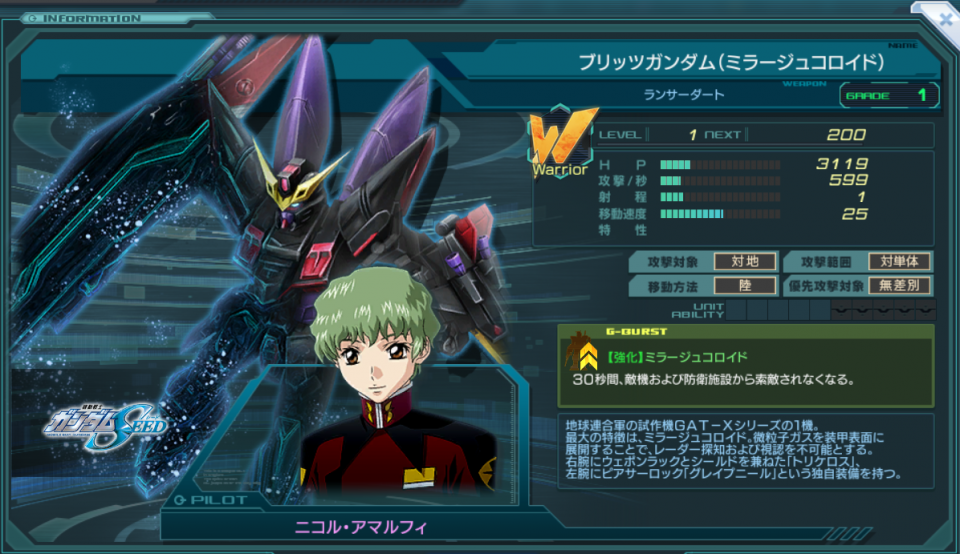This screenshot has height=554, width=960.
Task: Close the unit information window
Action: 943,17
